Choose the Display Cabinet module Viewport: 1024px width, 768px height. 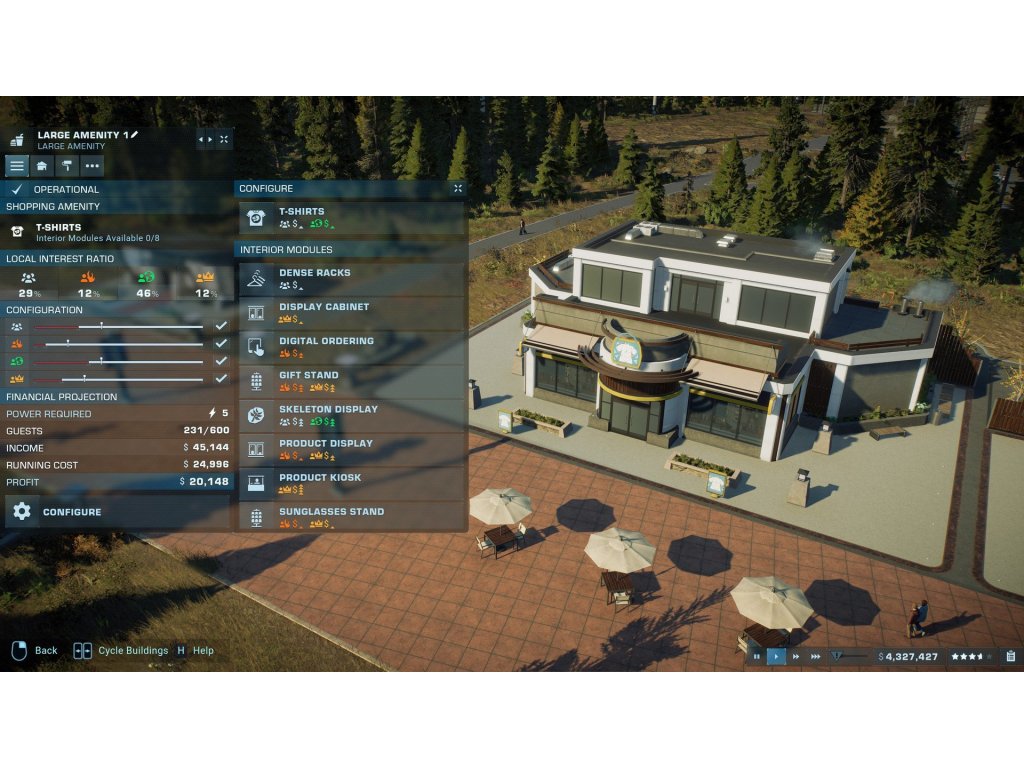[x=352, y=312]
